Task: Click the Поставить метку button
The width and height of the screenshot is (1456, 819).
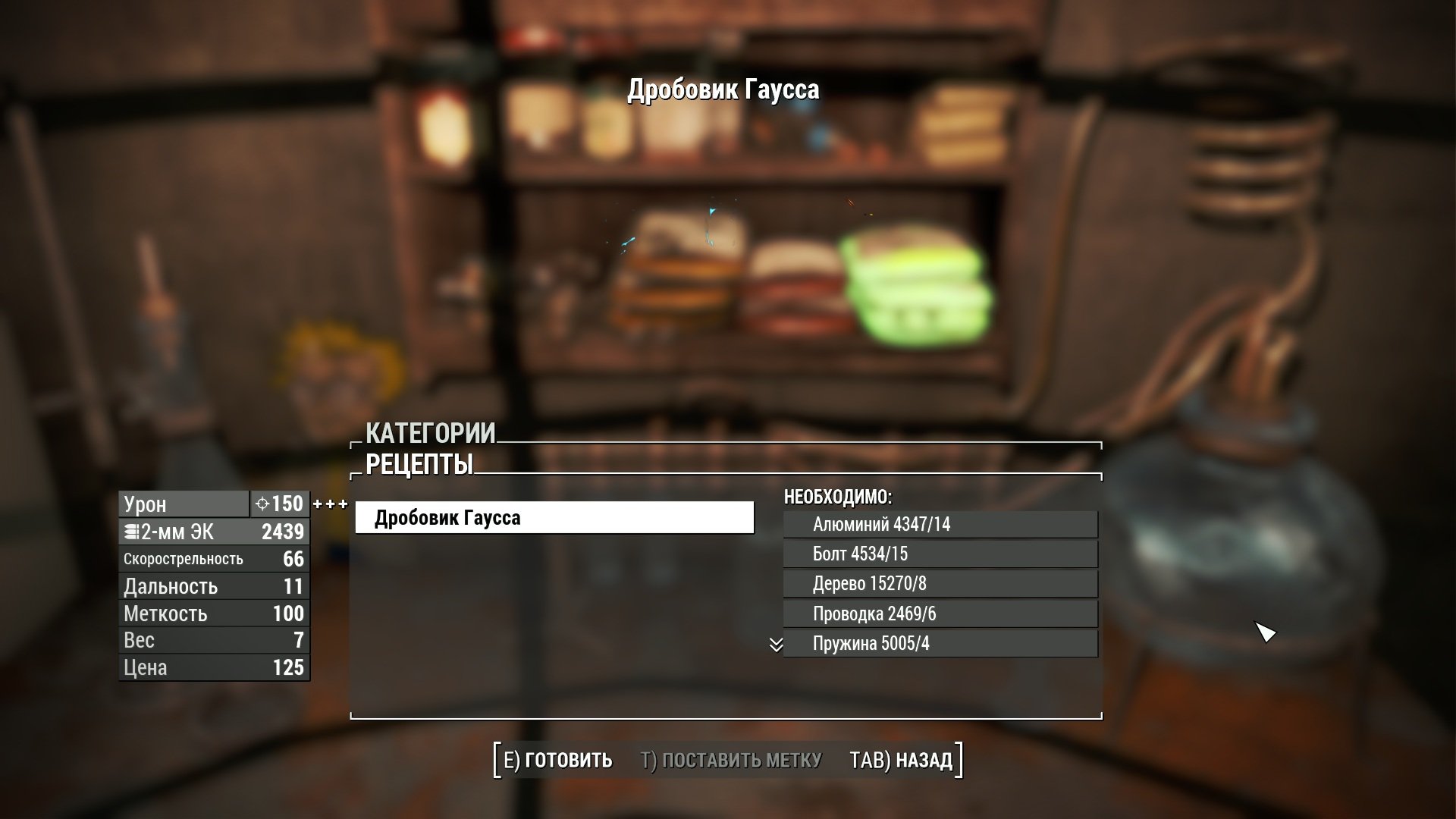Action: 730,760
